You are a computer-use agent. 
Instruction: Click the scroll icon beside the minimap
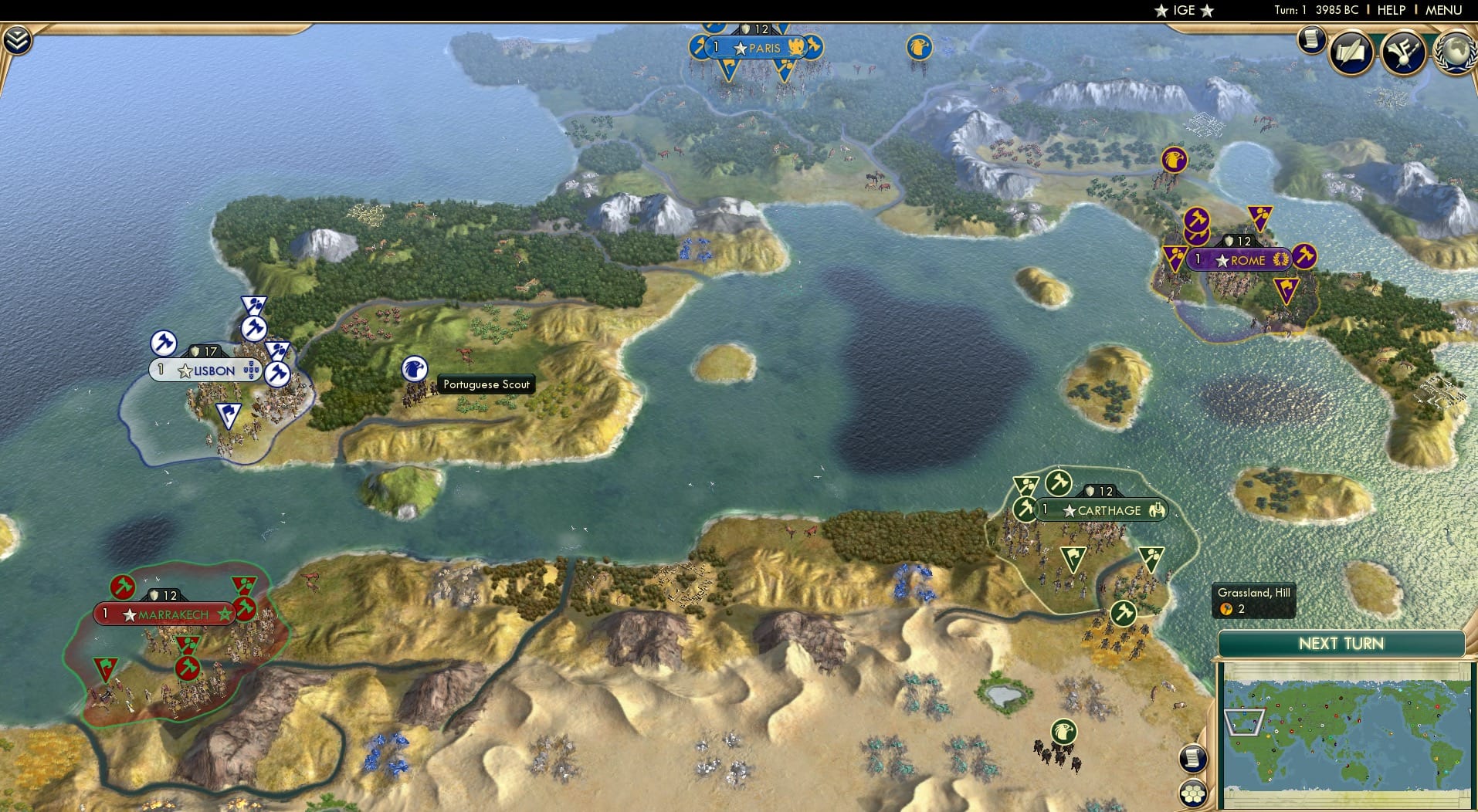pos(1193,759)
